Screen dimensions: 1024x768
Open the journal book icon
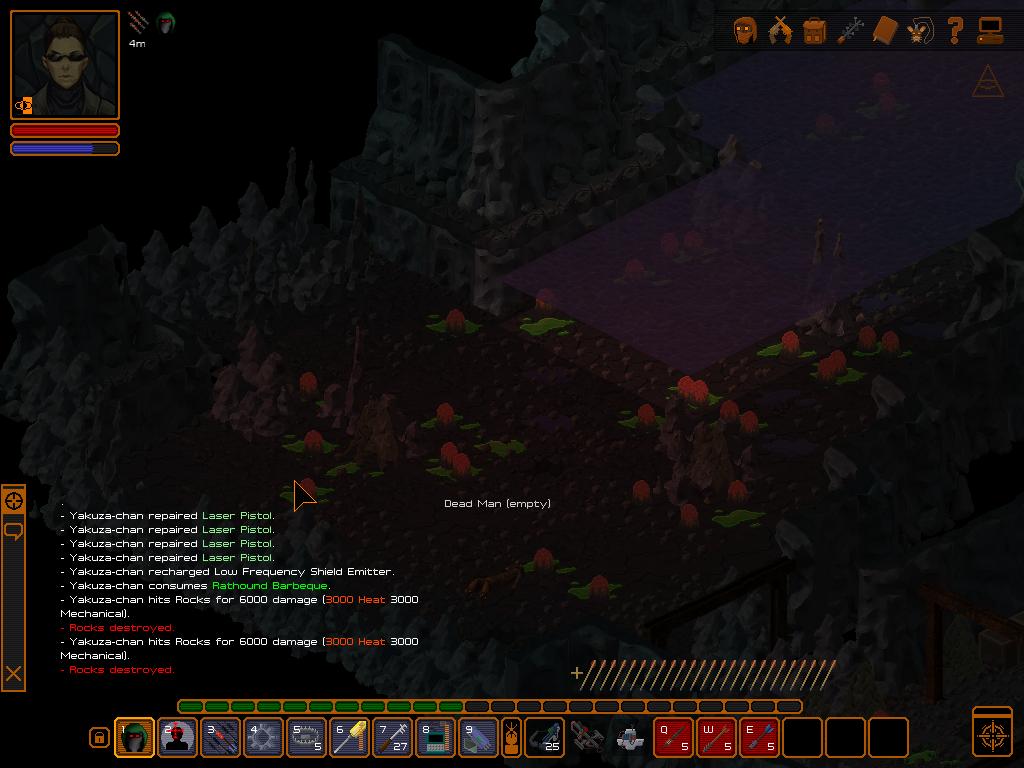[x=884, y=31]
